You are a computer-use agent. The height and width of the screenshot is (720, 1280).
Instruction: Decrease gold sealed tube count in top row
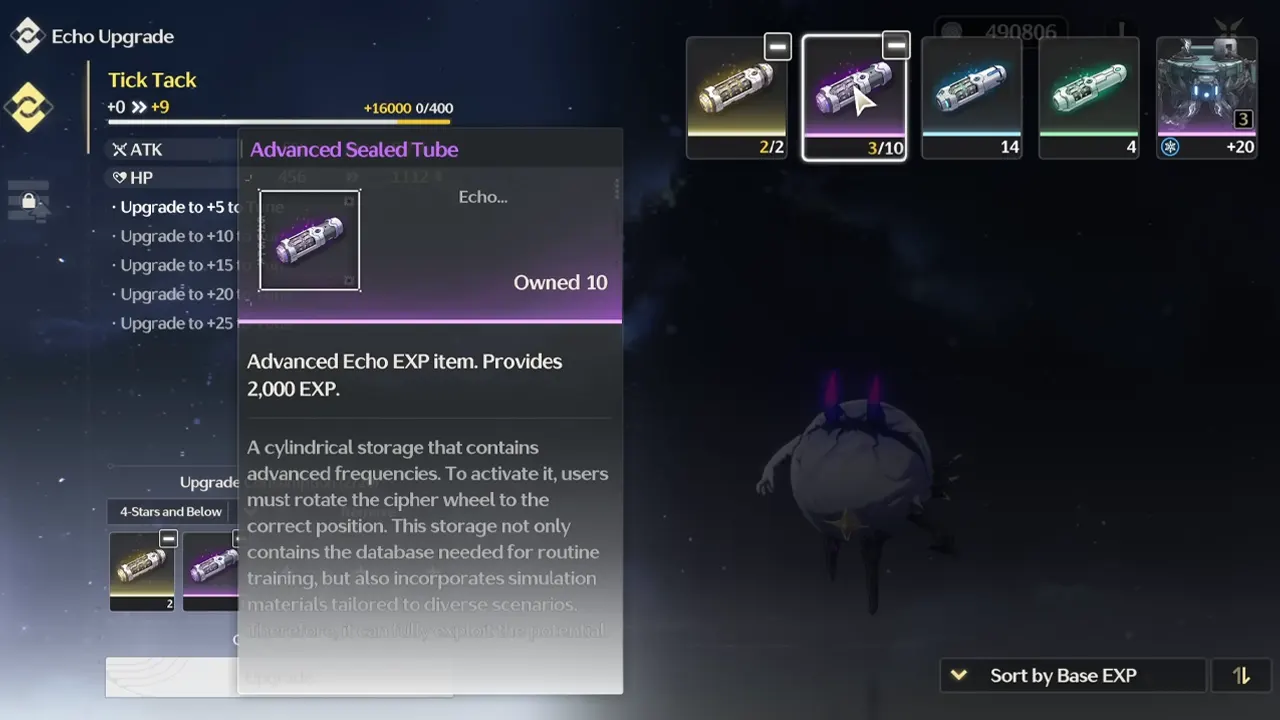pyautogui.click(x=777, y=46)
